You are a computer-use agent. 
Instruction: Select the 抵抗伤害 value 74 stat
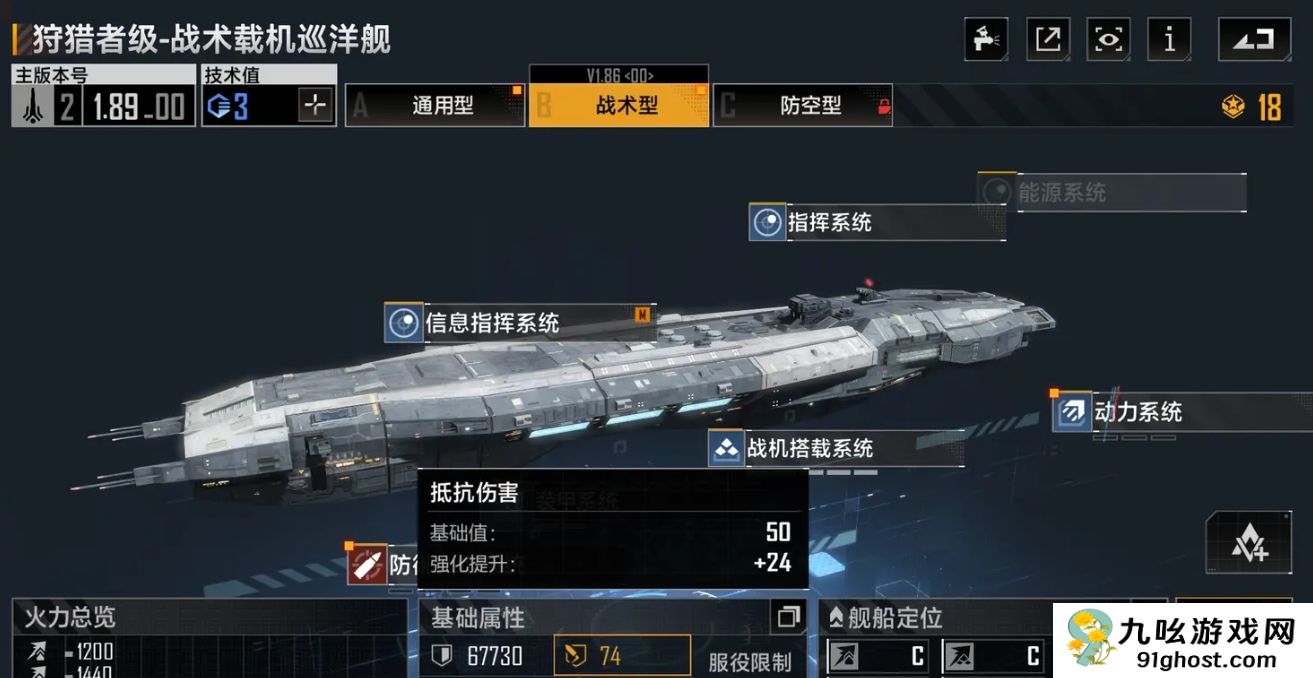622,656
